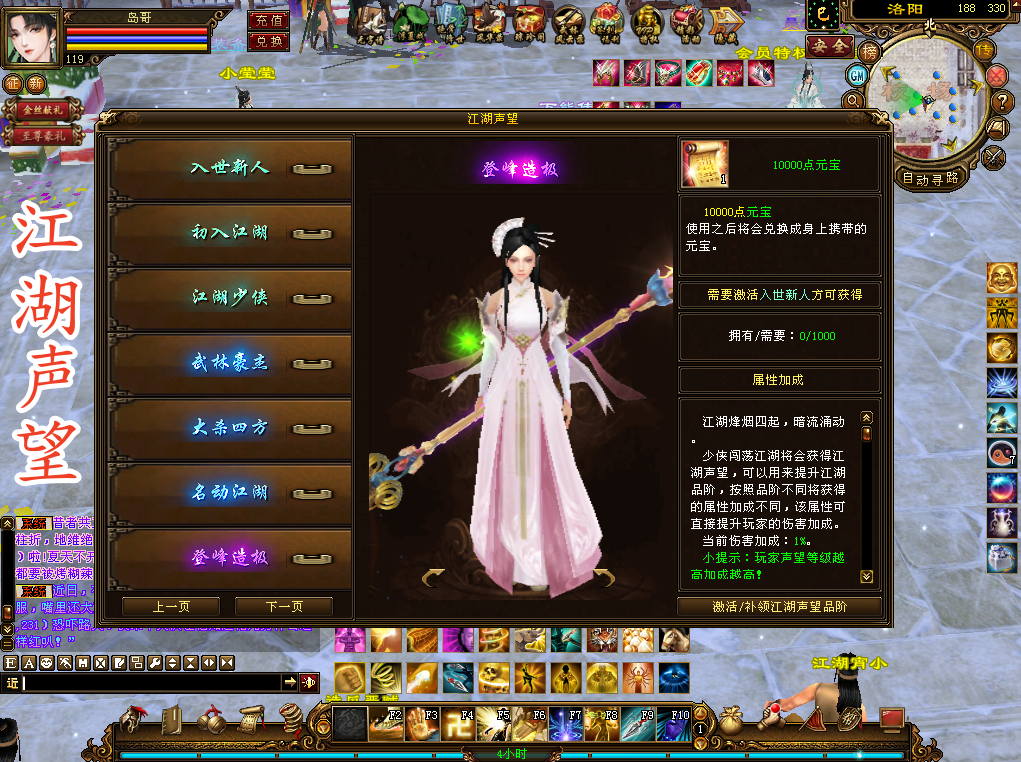Screen dimensions: 1021x762
Task: Click the golden Buddha icon on right sidebar
Action: click(x=1001, y=279)
